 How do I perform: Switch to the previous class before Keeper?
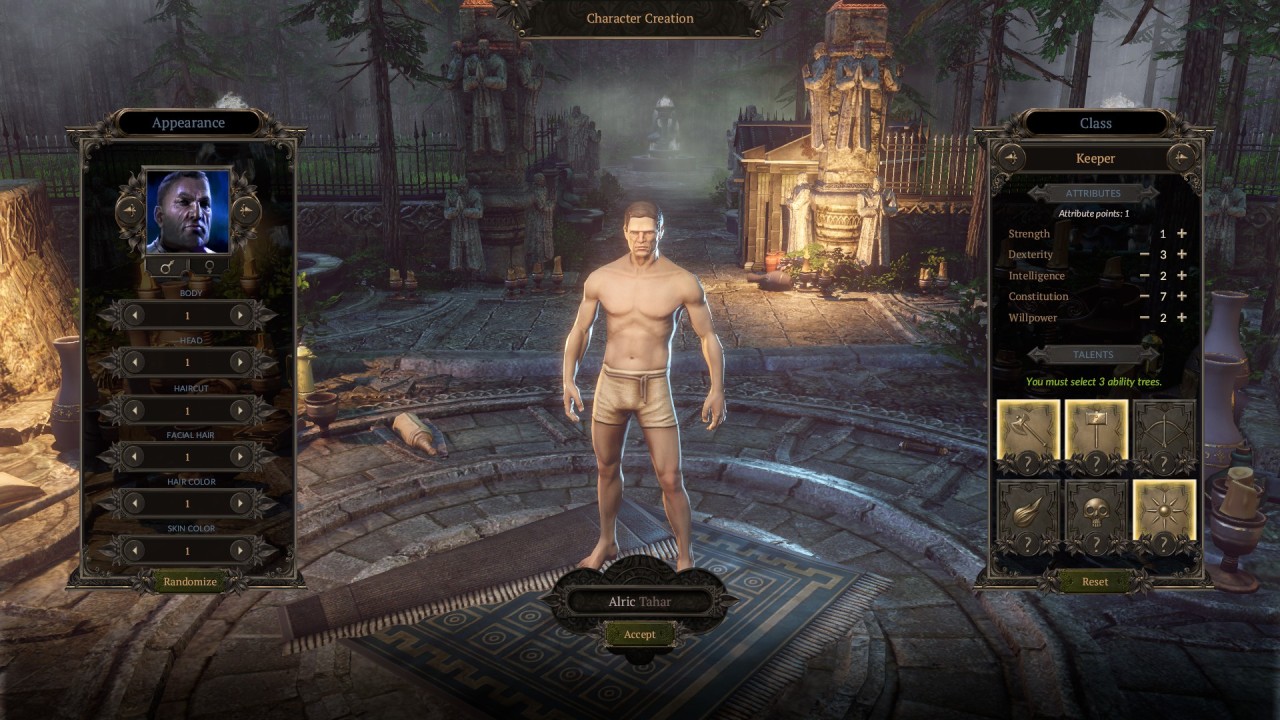(1009, 158)
